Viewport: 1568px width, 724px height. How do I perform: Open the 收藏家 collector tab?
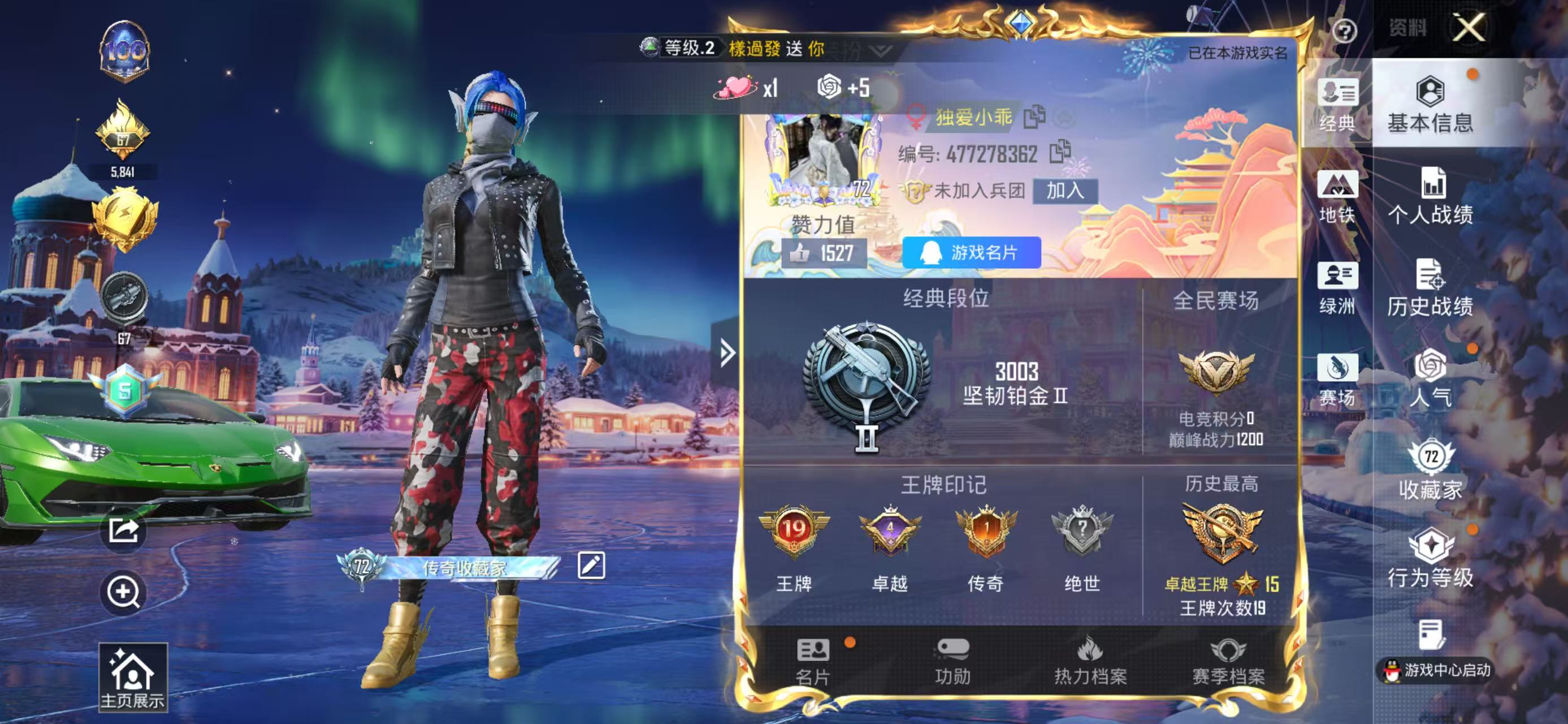[1431, 470]
